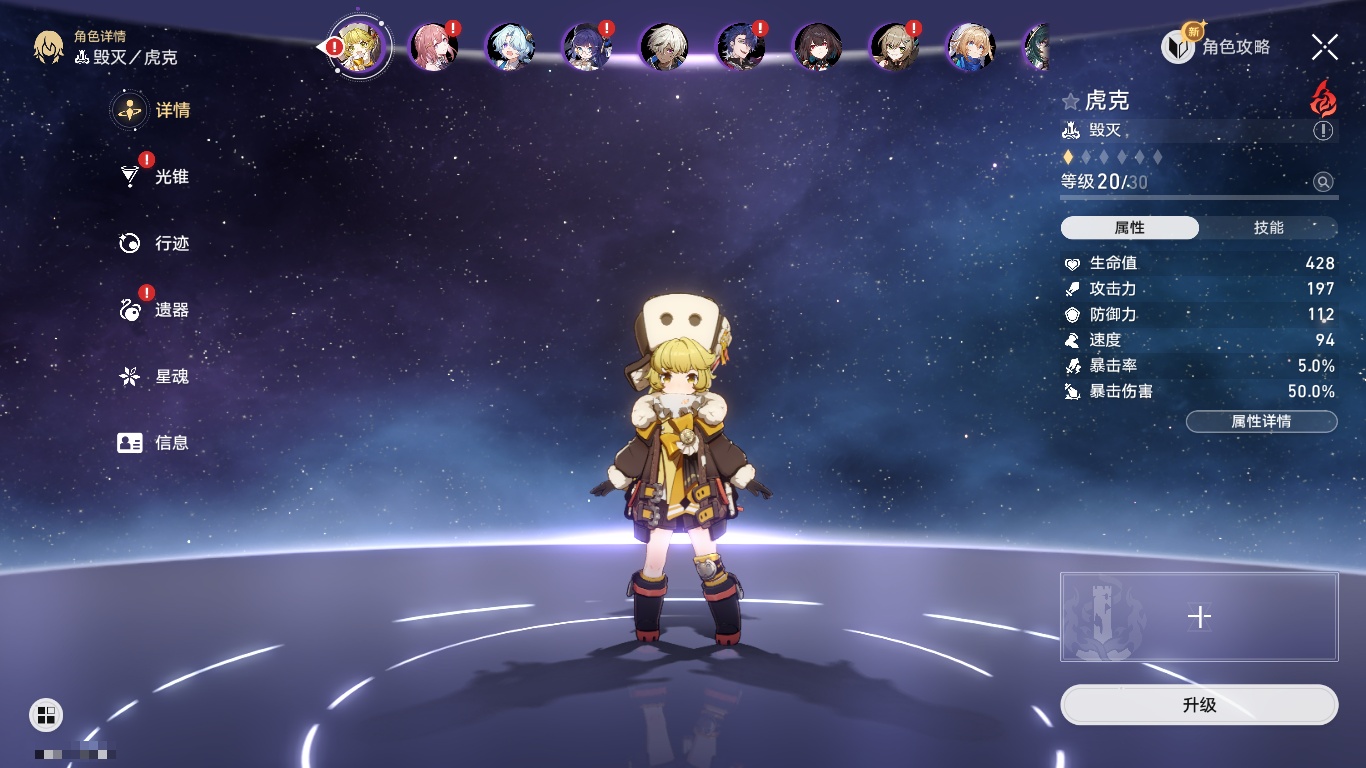Open the 角色攻略 character guide
Viewport: 1366px width, 768px height.
click(x=1217, y=46)
